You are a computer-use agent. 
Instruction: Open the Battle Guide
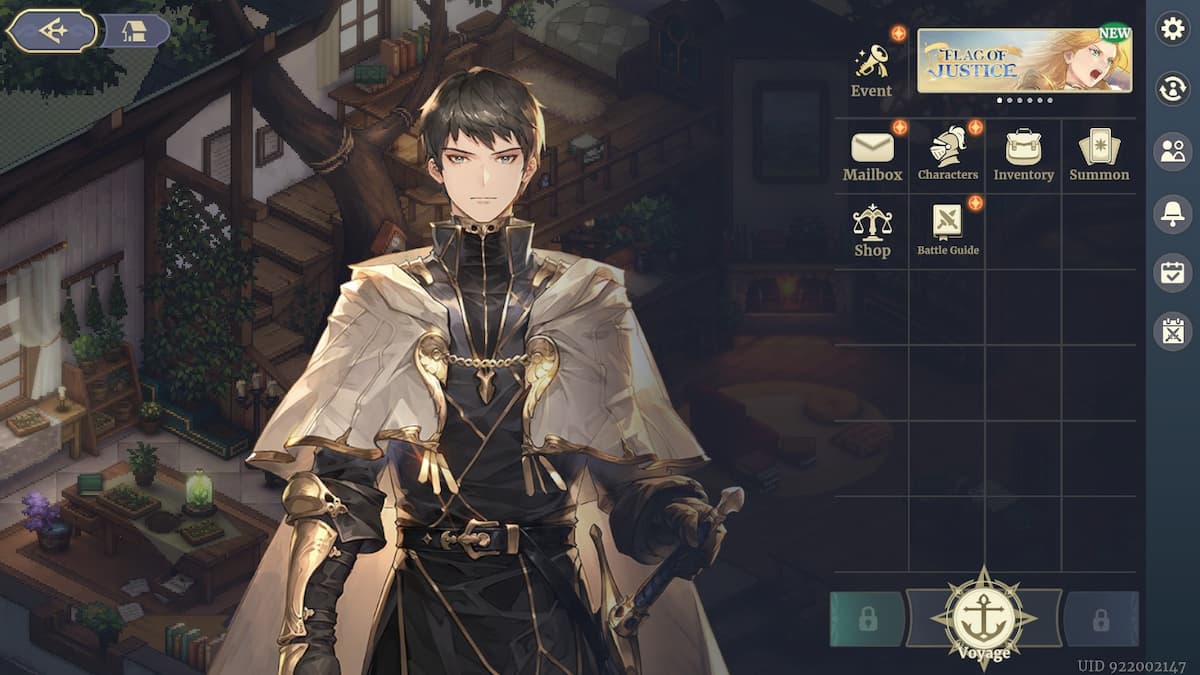948,230
